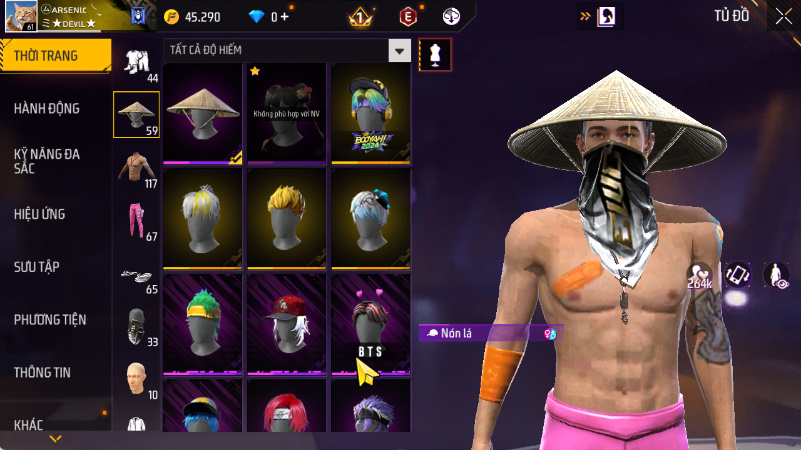Select the shoes category icon

pyautogui.click(x=135, y=275)
